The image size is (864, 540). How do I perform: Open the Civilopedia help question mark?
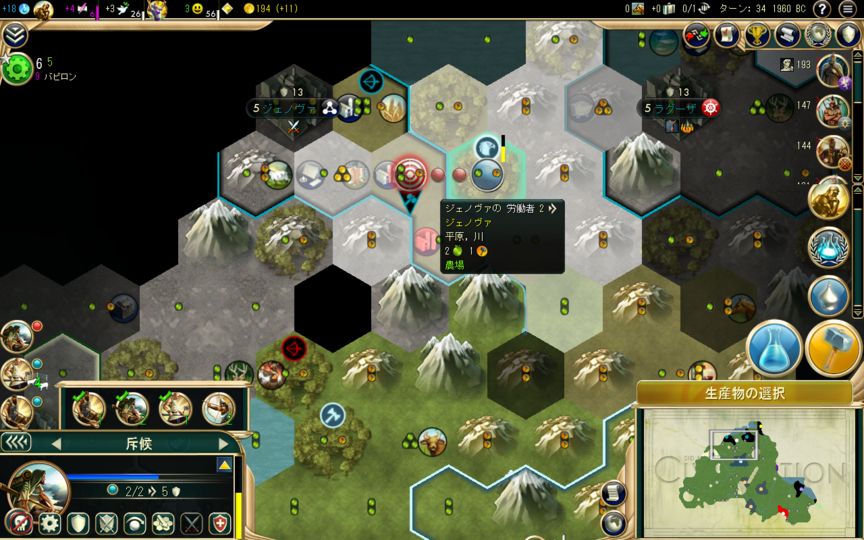822,9
